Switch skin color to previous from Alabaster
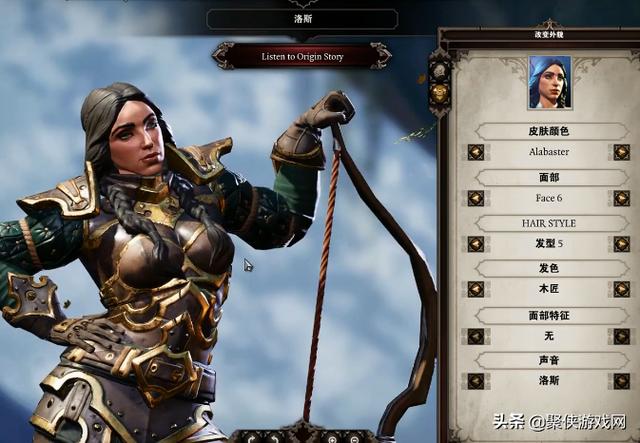The height and width of the screenshot is (443, 640). tap(476, 152)
